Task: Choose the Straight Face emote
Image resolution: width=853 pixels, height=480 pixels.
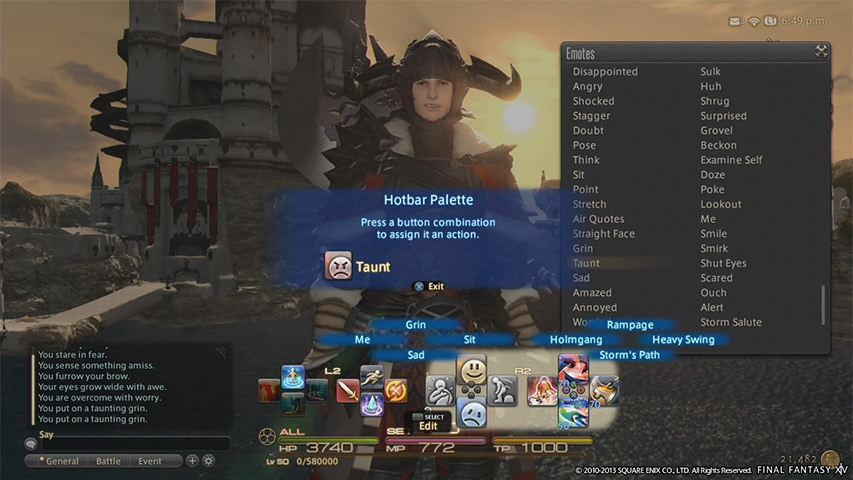Action: tap(603, 234)
